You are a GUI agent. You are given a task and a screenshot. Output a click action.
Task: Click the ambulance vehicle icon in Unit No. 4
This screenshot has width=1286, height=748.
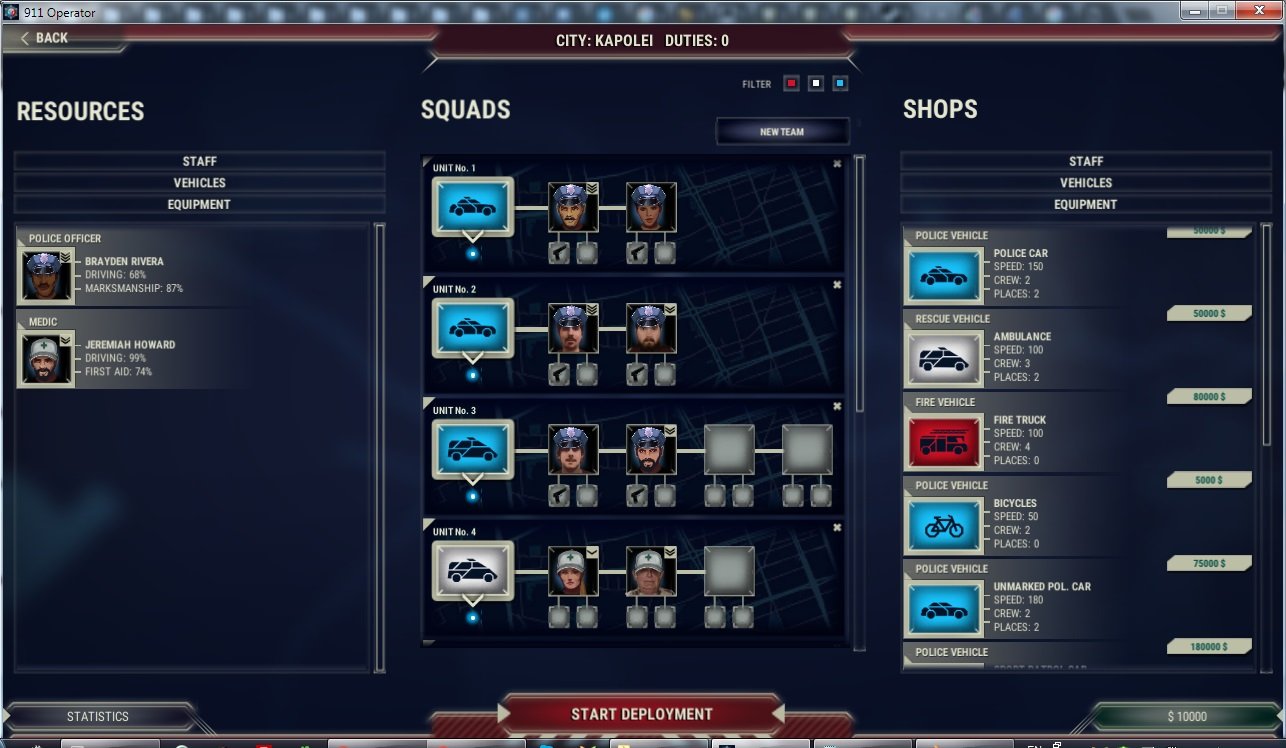[471, 570]
